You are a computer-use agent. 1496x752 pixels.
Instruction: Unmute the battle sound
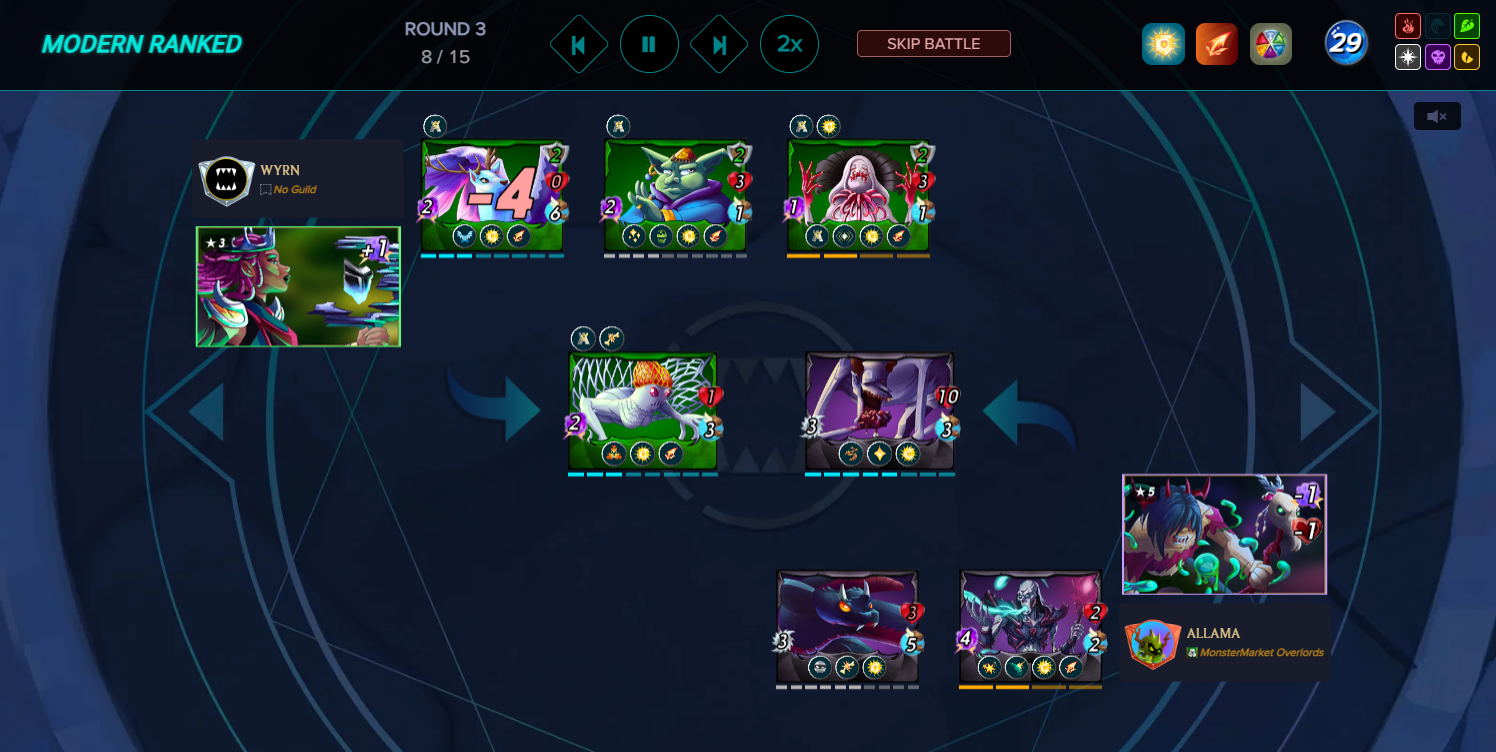pos(1436,116)
